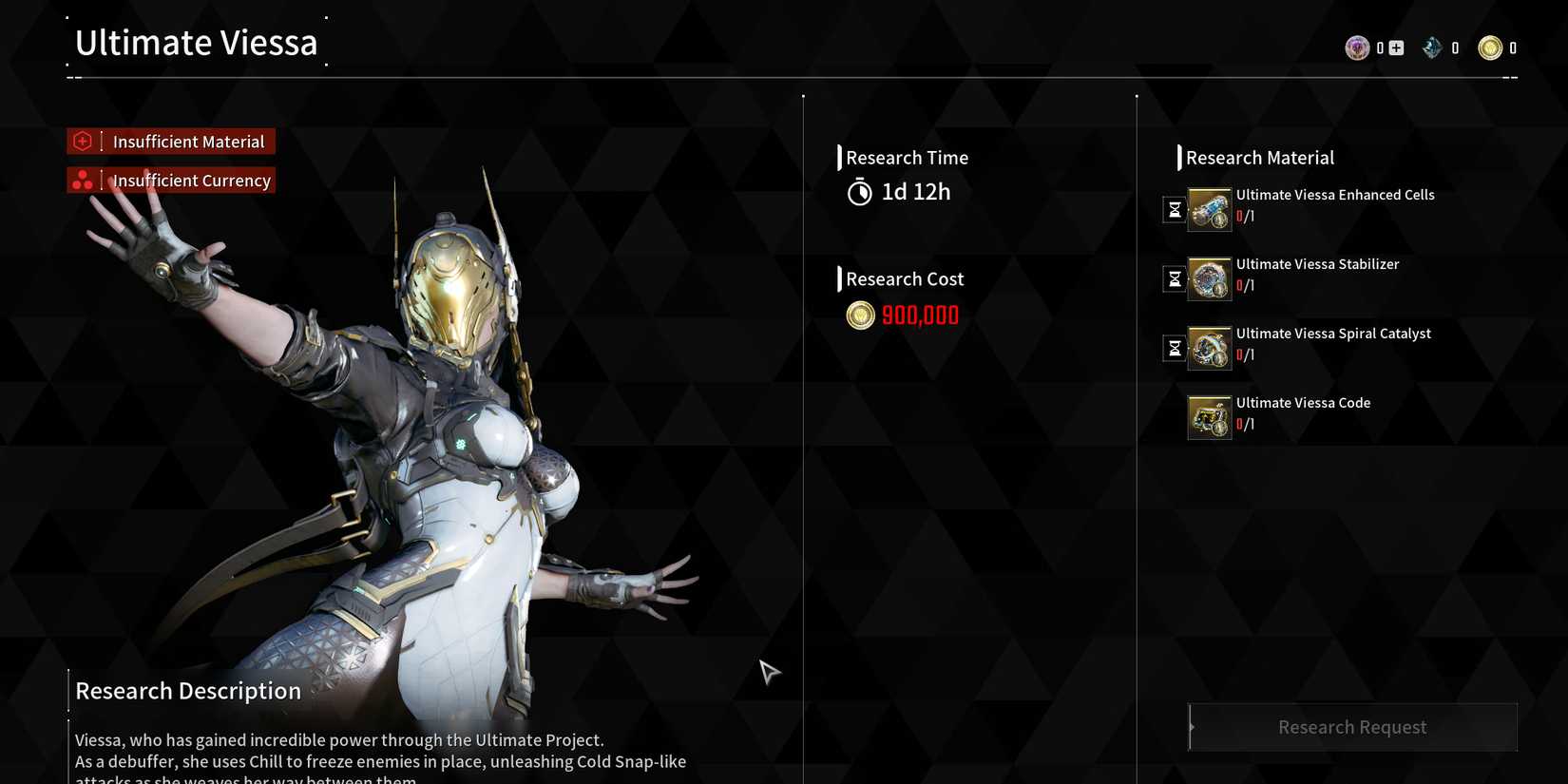Click the gold currency icon in the header
This screenshot has height=784, width=1568.
click(1492, 48)
